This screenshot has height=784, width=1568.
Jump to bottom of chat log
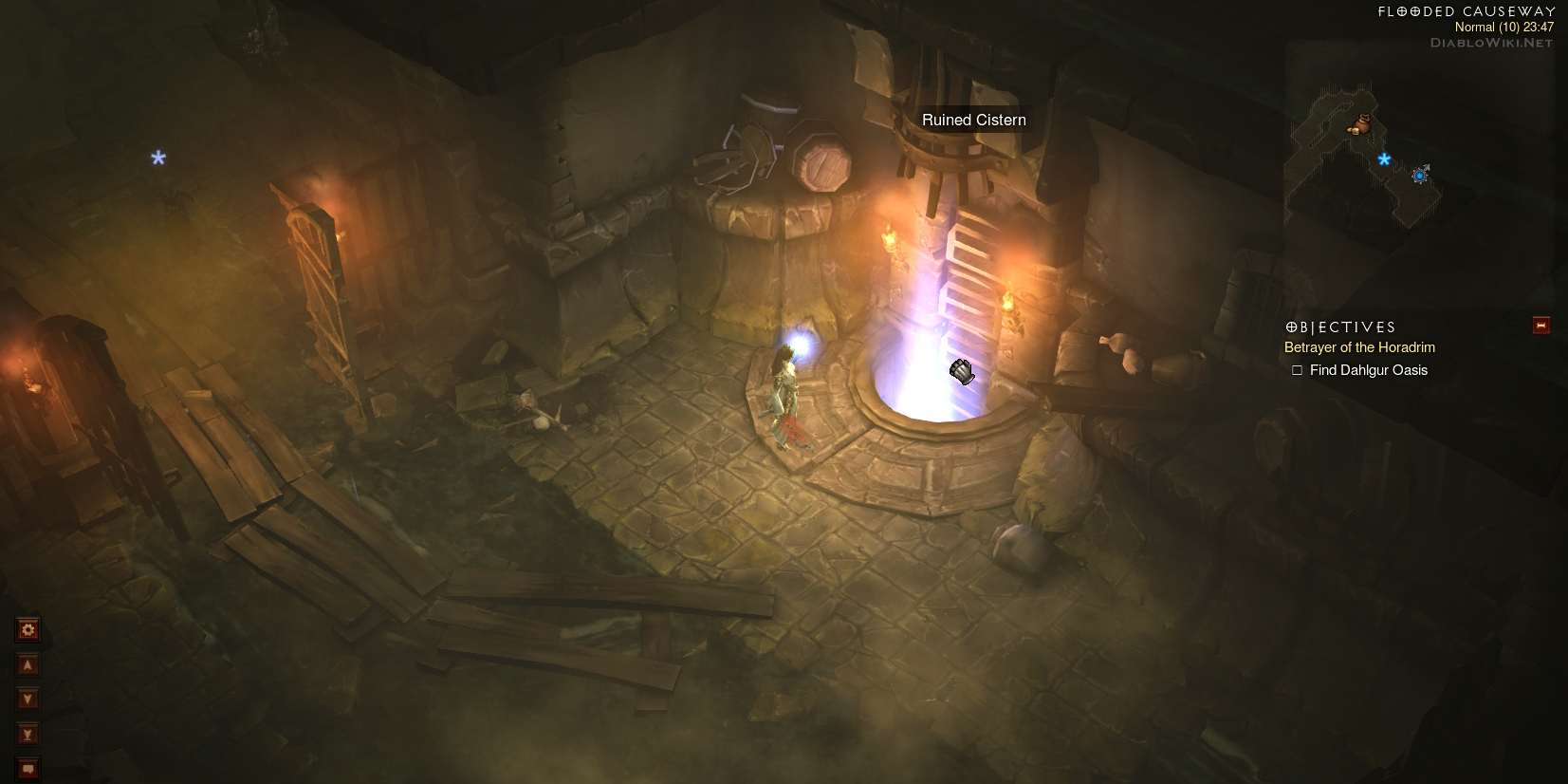pos(28,734)
